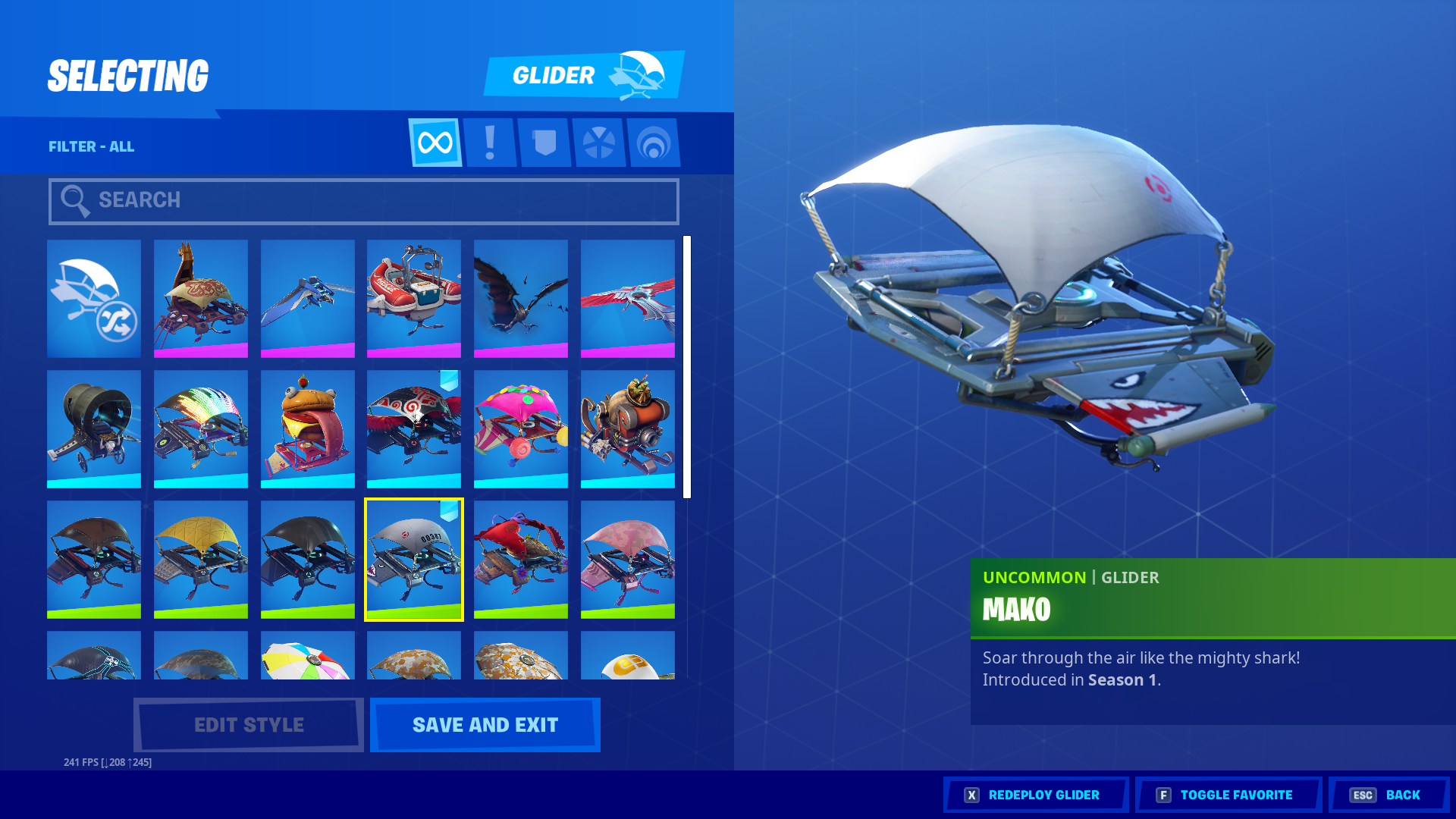Click the scrollbar beside the glider grid

pos(689,364)
